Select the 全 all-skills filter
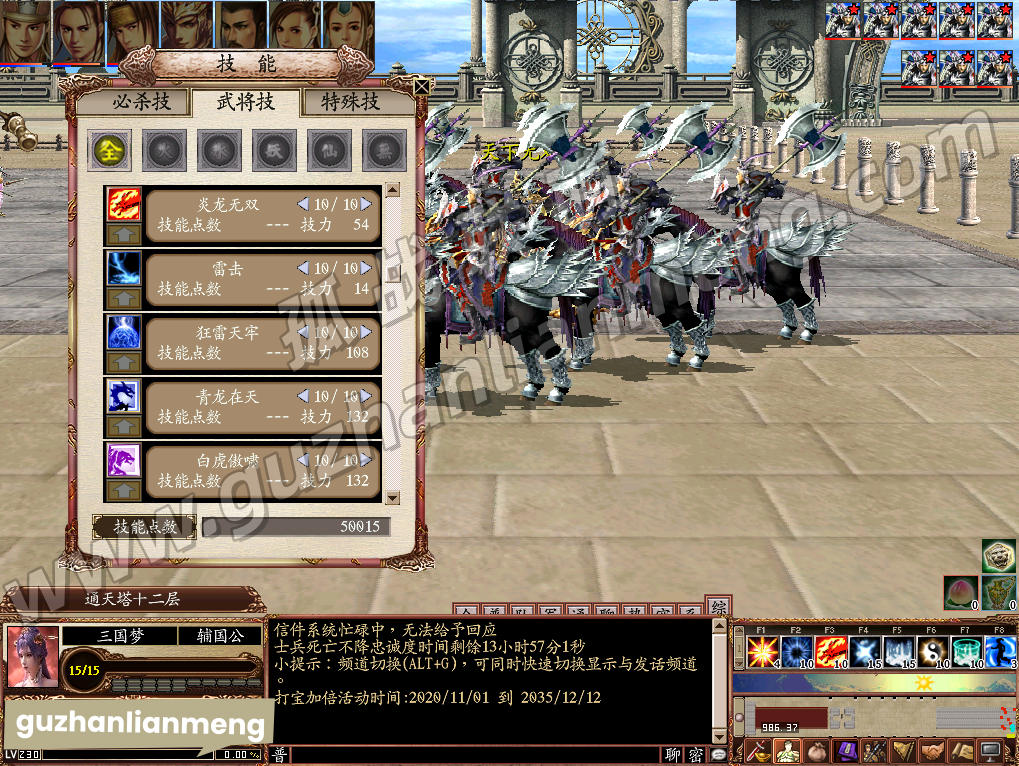This screenshot has height=766, width=1019. 109,151
